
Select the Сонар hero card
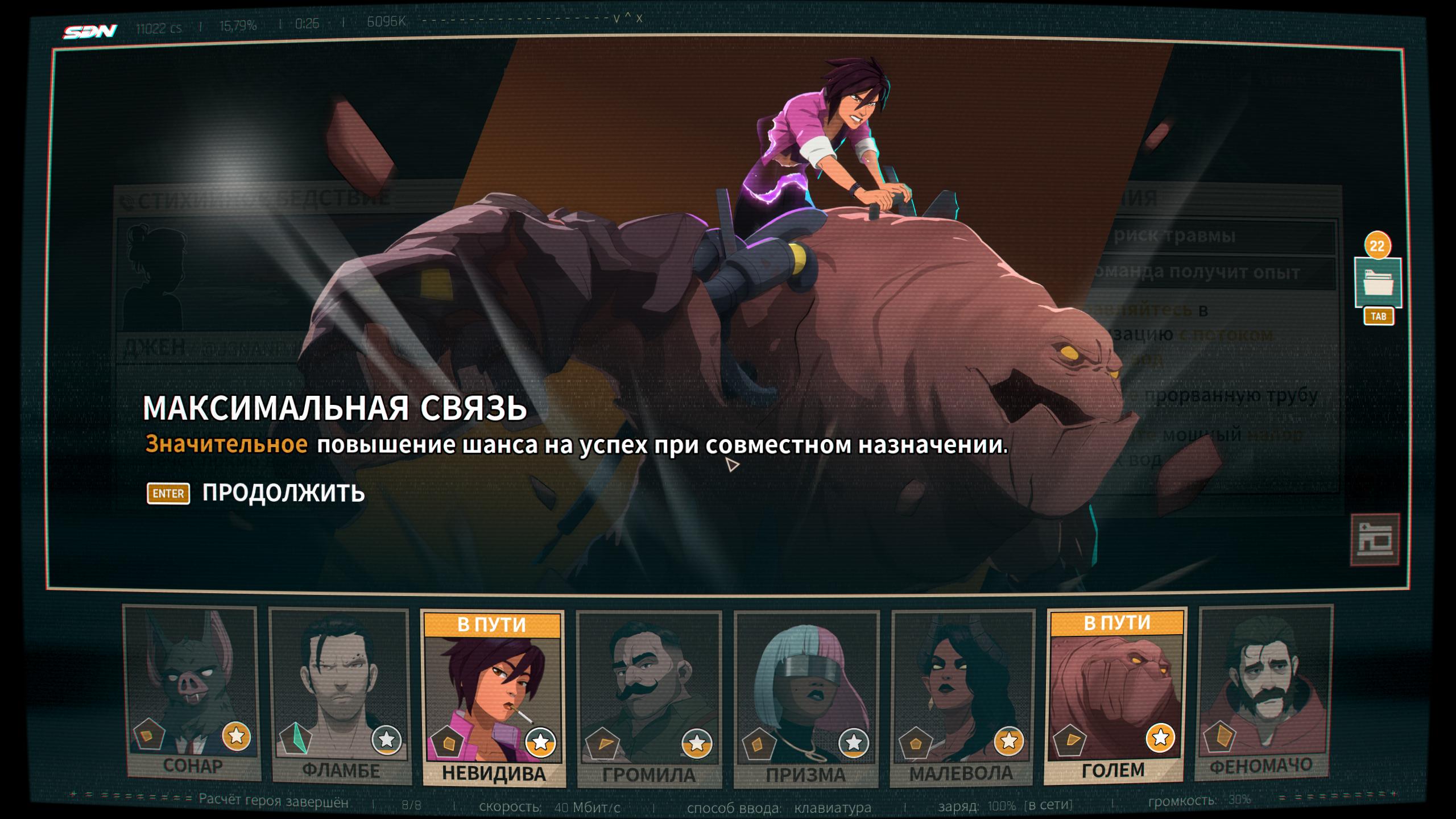[192, 693]
